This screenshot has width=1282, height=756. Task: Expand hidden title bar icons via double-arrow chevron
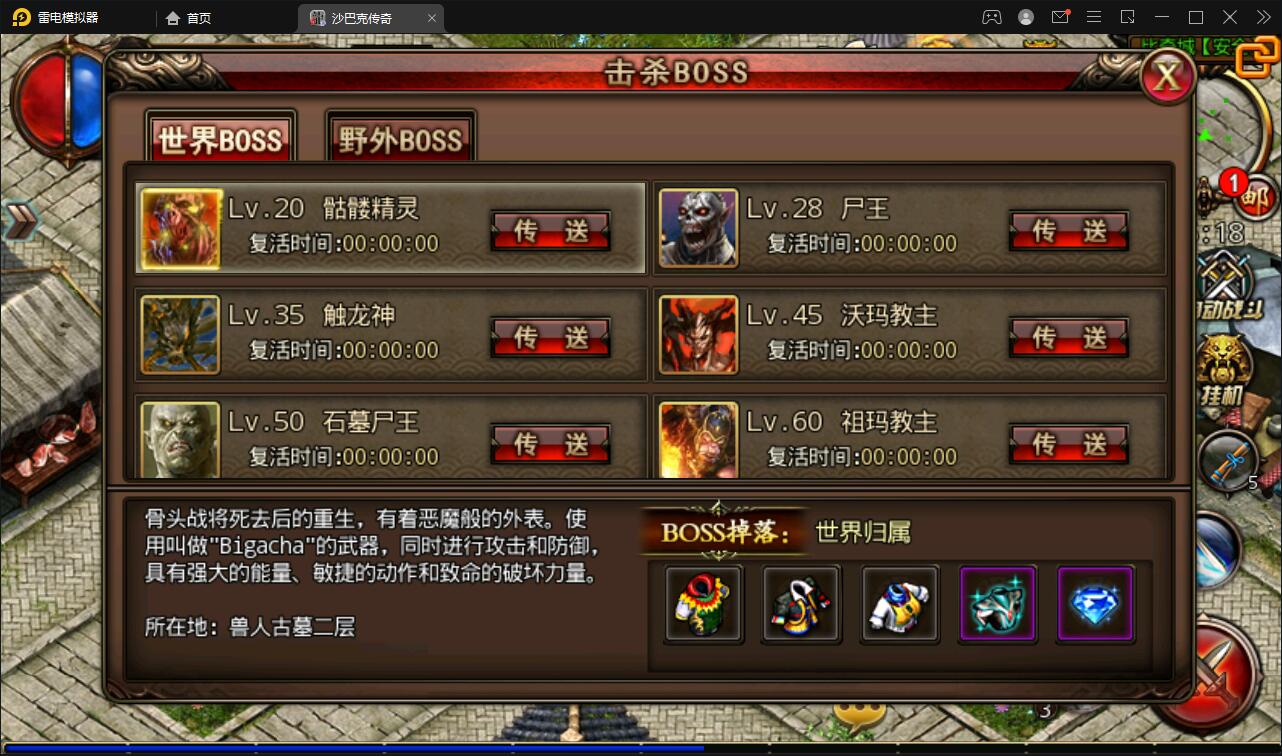point(1262,17)
